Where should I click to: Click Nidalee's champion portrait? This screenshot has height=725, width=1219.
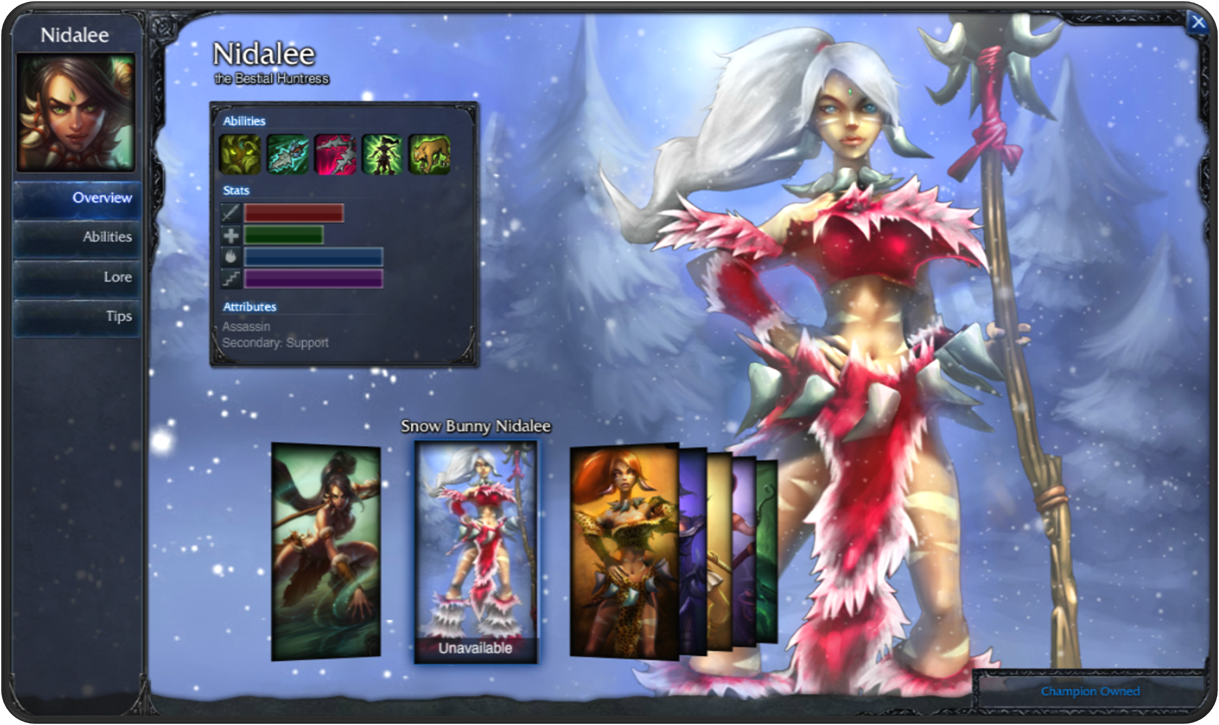pos(75,113)
